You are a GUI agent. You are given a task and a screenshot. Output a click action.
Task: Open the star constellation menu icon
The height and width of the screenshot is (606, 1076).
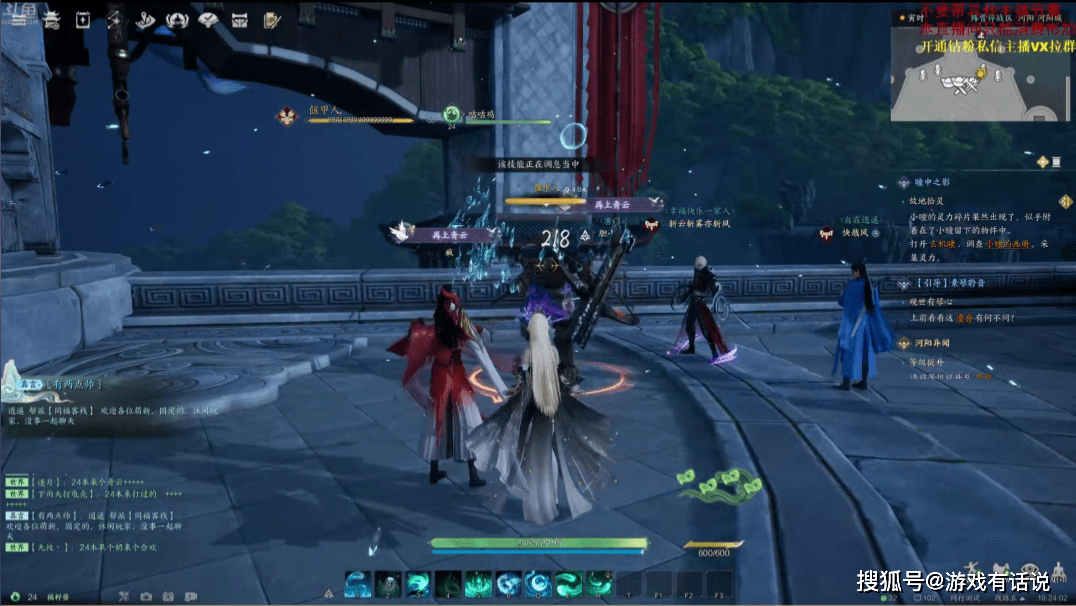[x=114, y=19]
